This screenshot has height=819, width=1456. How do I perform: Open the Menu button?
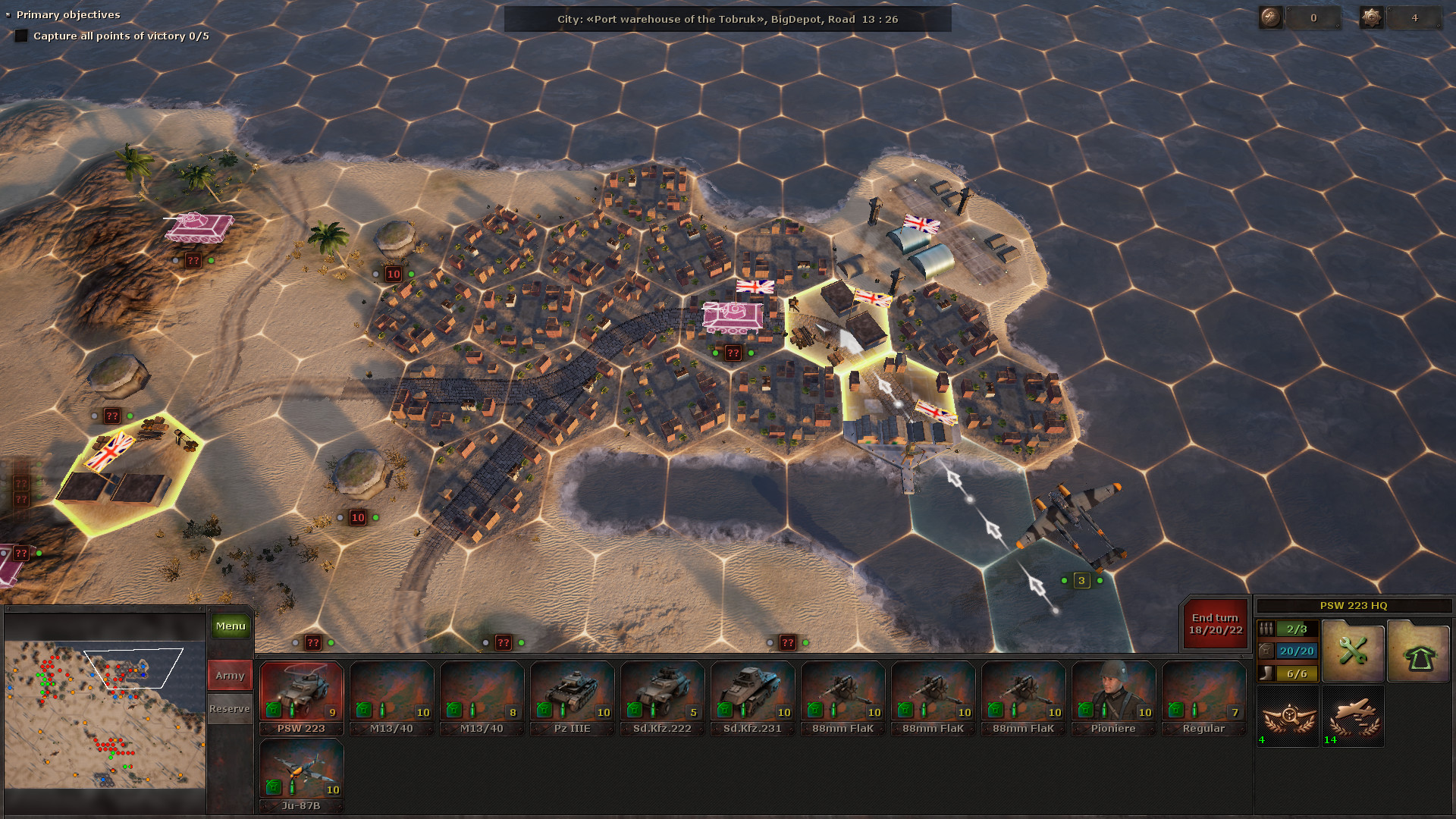(229, 626)
